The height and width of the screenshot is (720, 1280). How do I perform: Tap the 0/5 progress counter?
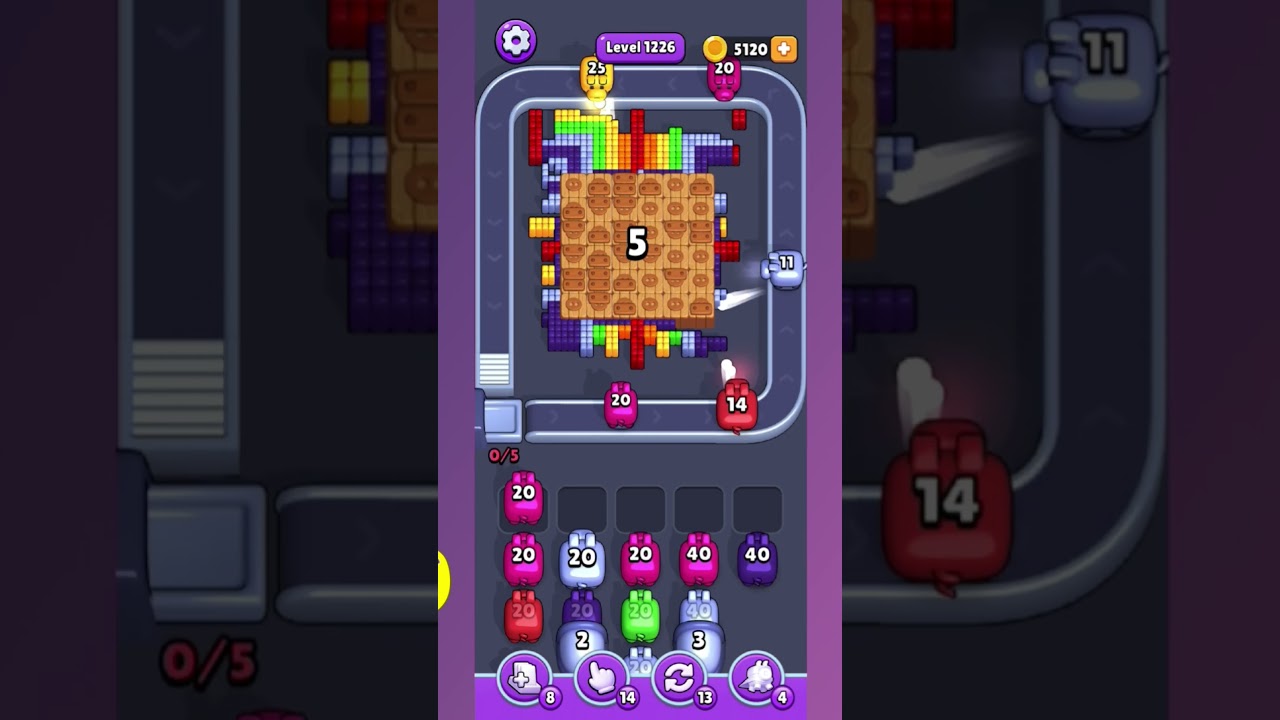502,457
